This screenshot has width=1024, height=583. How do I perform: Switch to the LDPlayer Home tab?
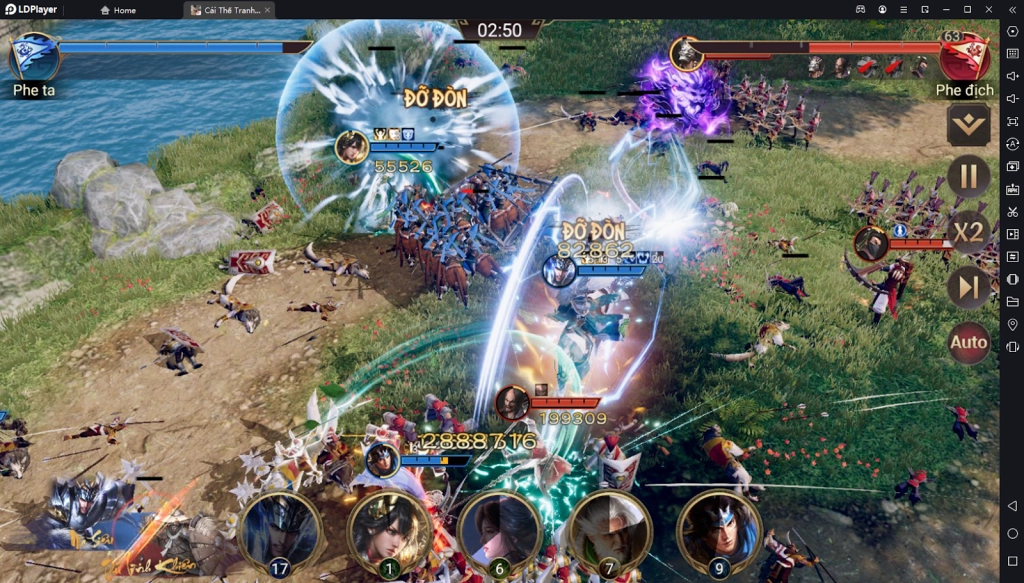click(119, 10)
